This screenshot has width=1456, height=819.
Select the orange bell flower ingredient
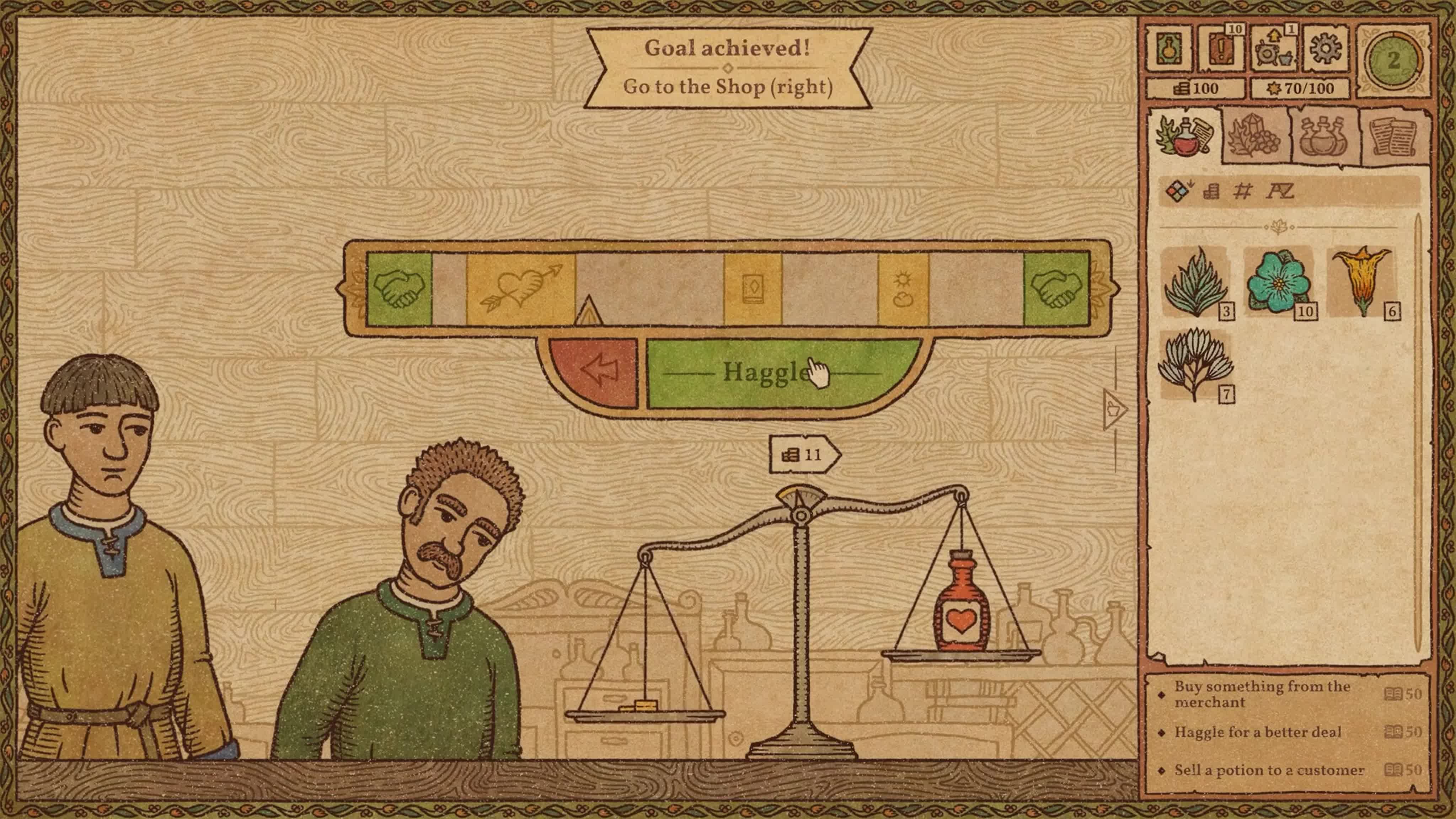1360,280
